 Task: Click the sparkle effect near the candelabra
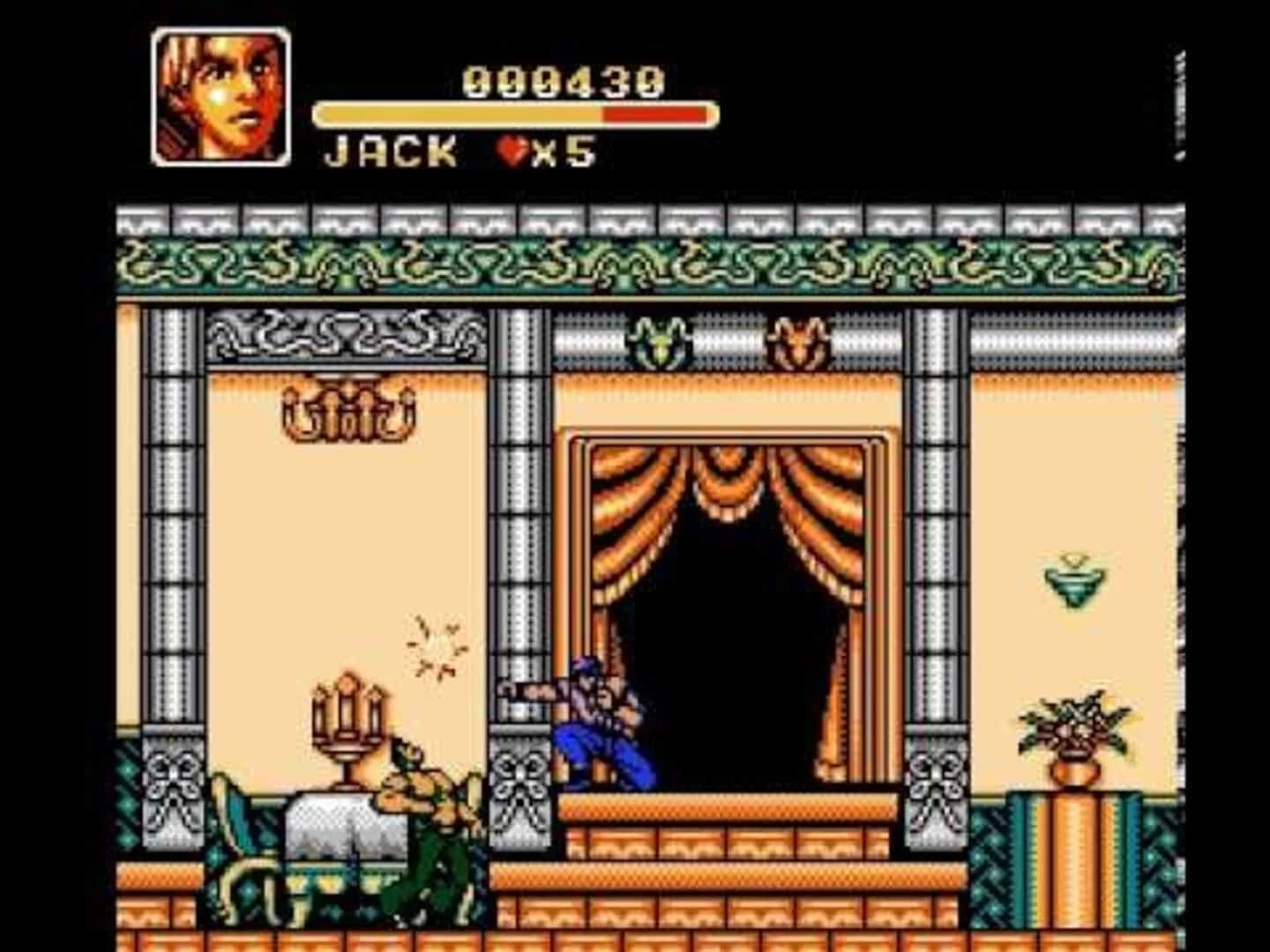(x=437, y=643)
